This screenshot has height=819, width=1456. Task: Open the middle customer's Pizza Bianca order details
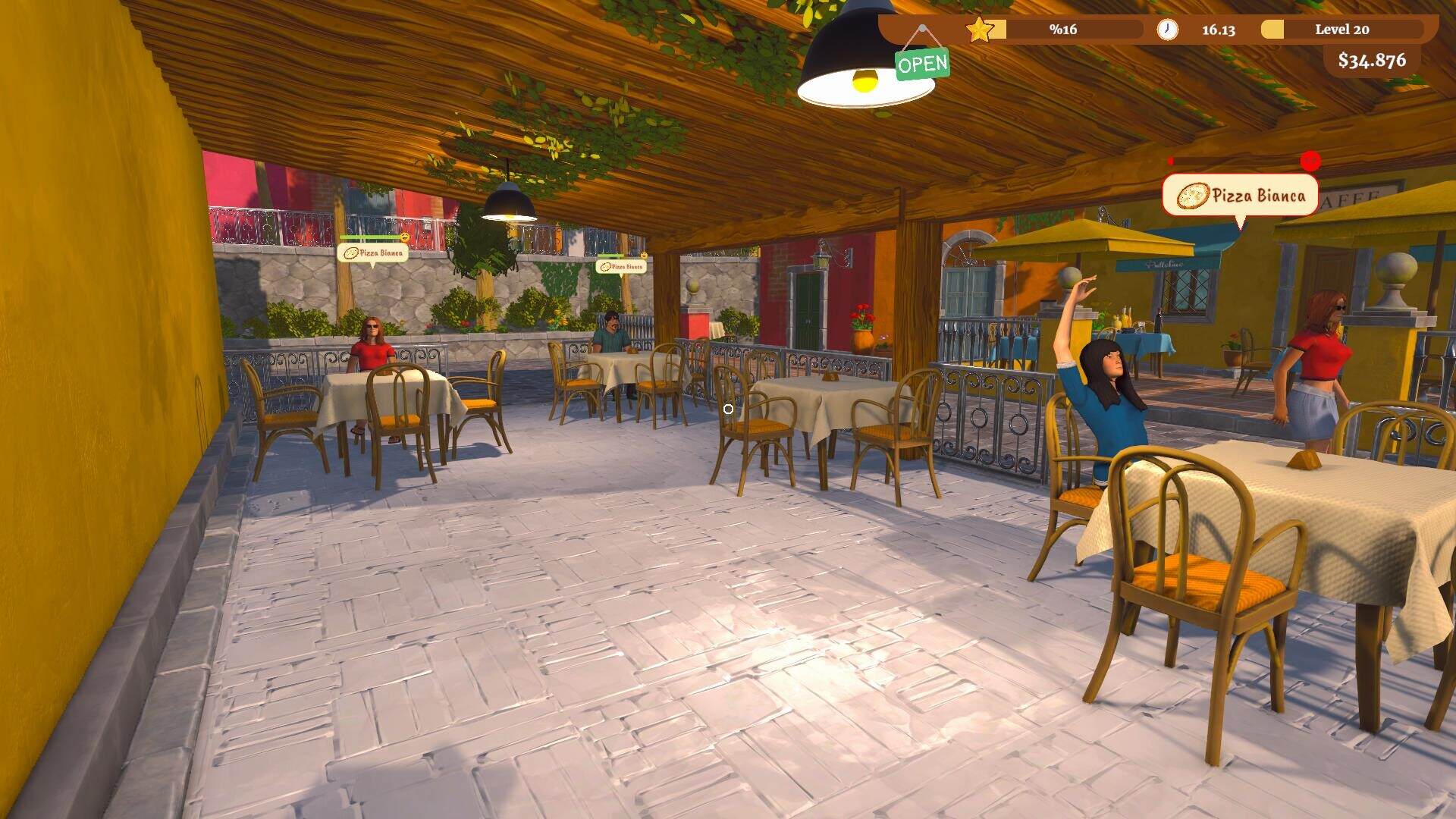623,268
